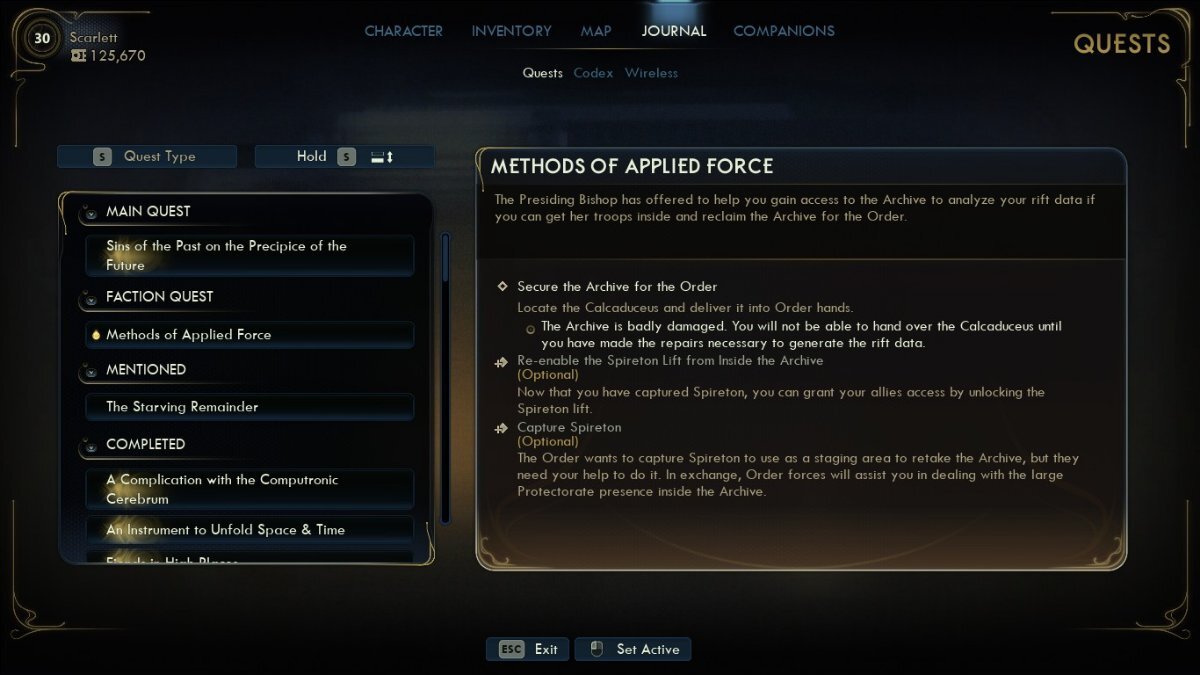
Task: Open the Computronic Cerebrum completed quest
Action: tap(249, 489)
